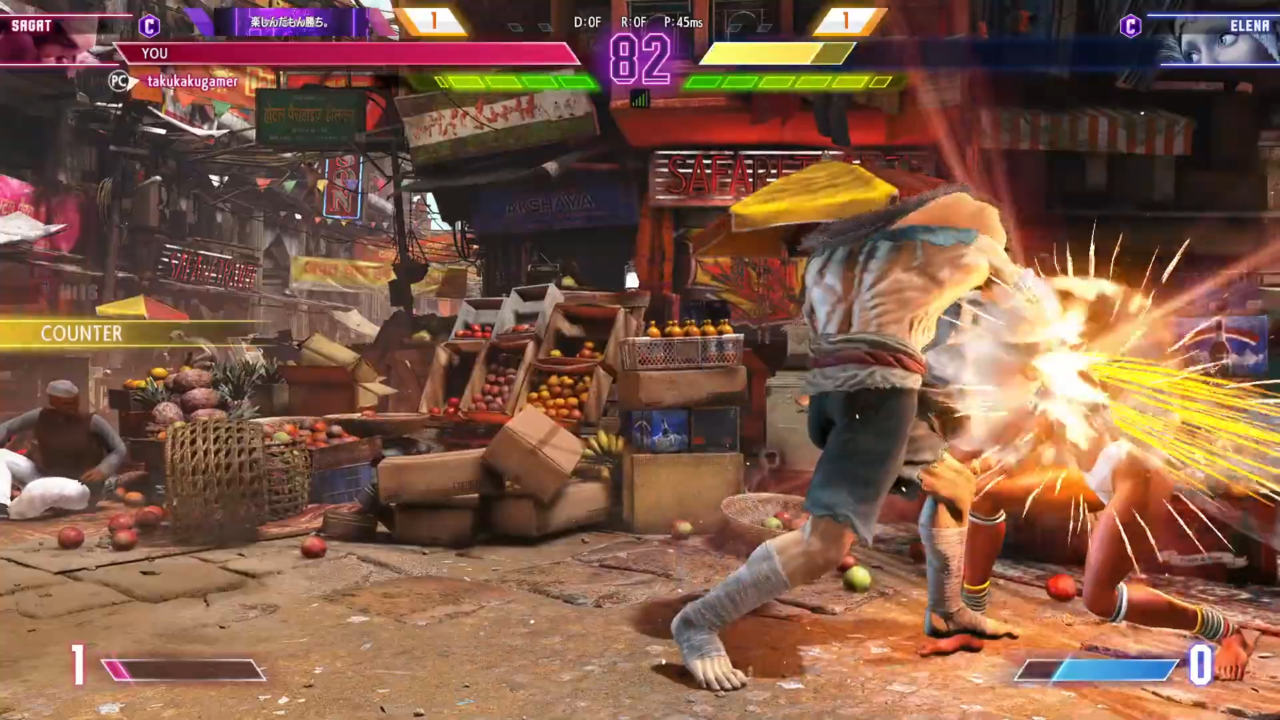Click the PC platform icon
1280x720 pixels.
(120, 81)
